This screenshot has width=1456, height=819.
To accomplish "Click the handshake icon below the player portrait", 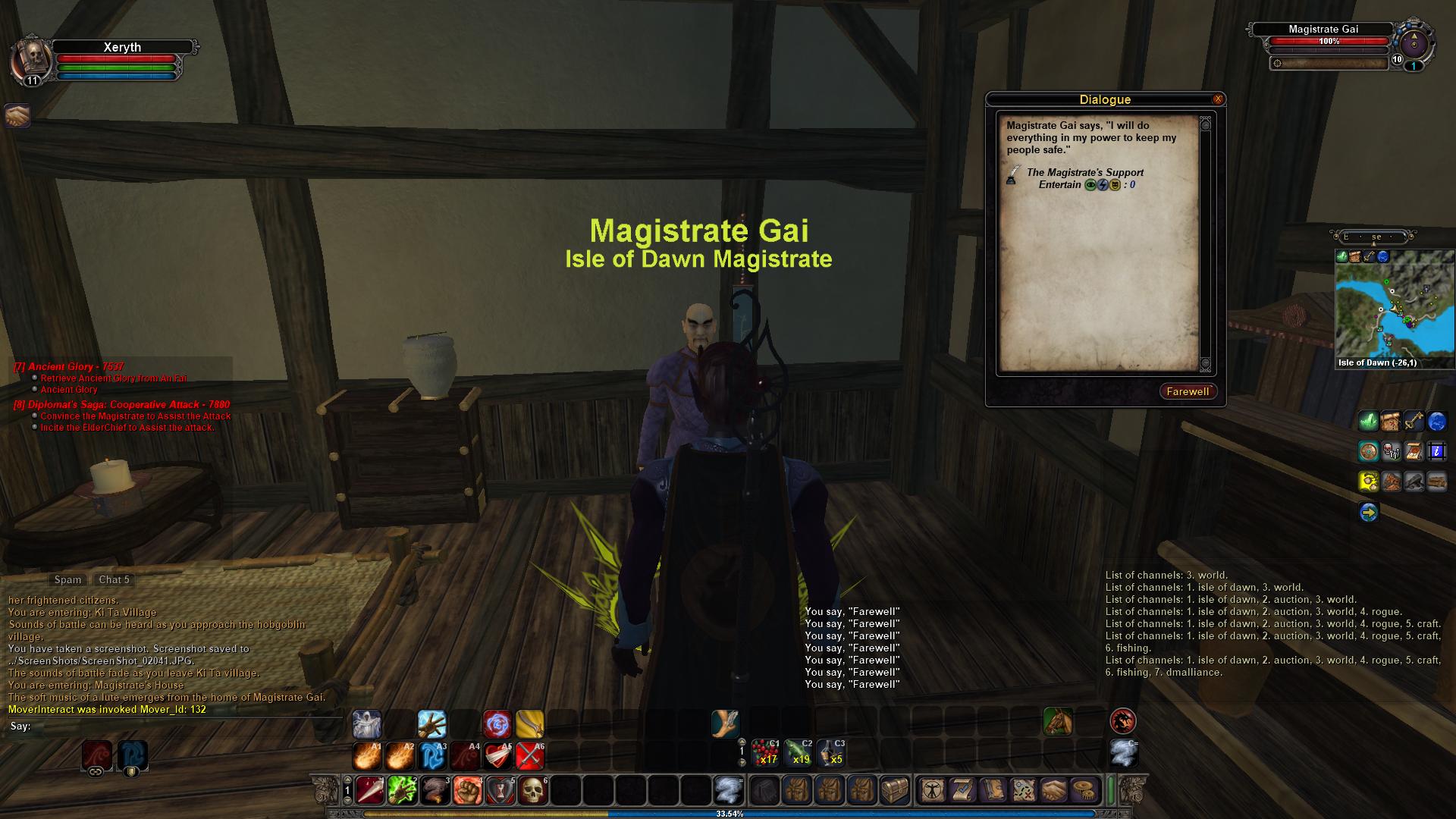I will [17, 115].
